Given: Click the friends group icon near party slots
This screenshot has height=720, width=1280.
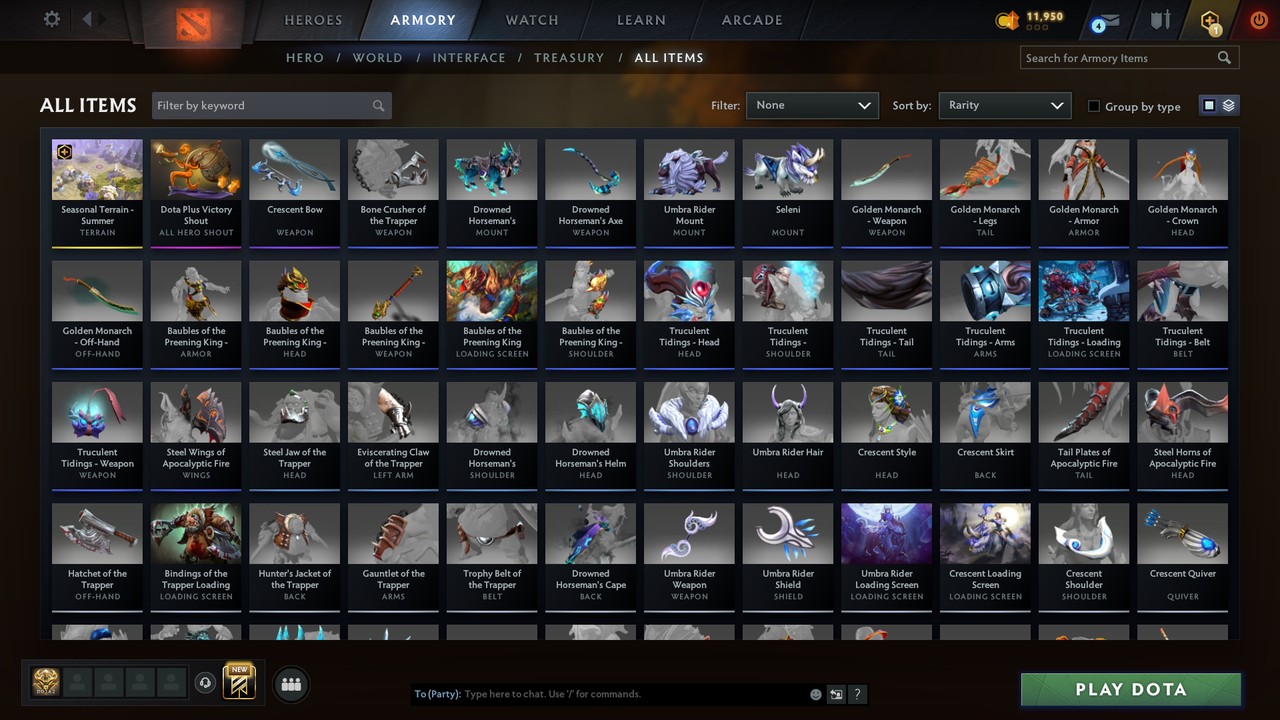Looking at the screenshot, I should pos(289,684).
